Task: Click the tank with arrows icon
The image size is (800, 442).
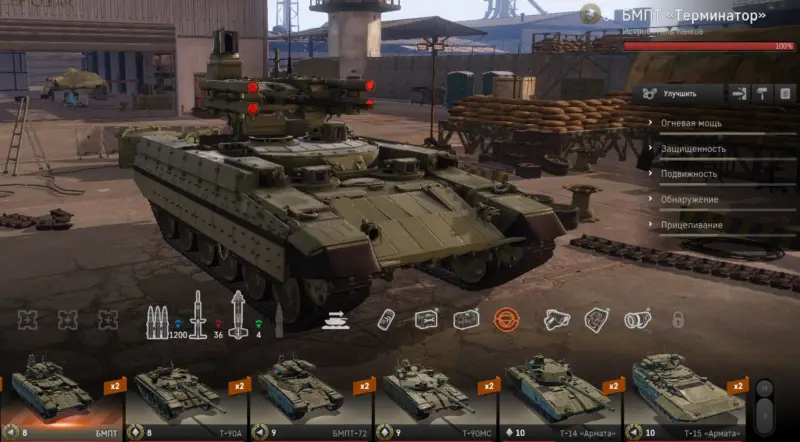Action: (334, 319)
